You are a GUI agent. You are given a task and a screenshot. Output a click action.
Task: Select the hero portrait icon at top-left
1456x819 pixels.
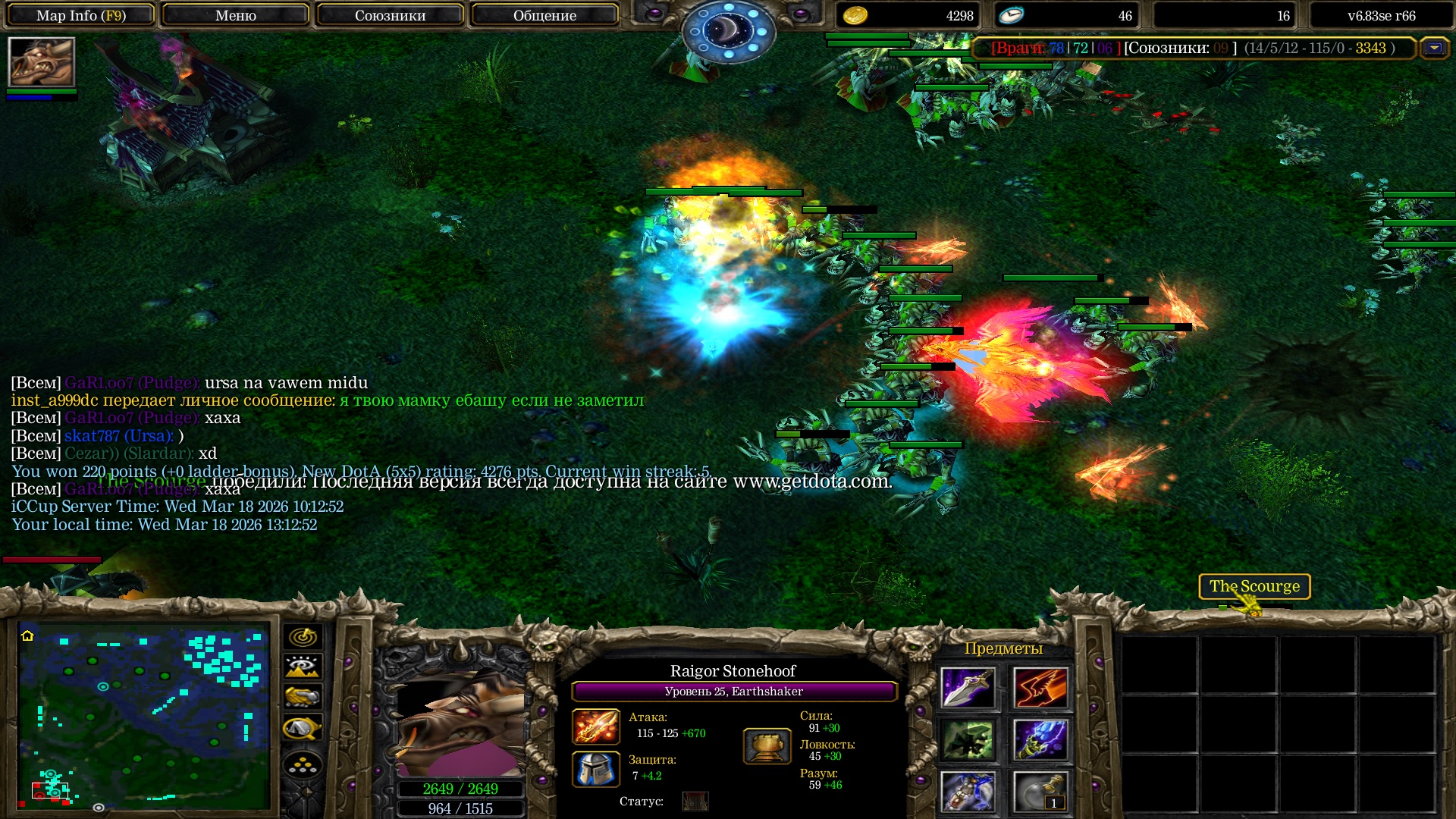pyautogui.click(x=42, y=62)
